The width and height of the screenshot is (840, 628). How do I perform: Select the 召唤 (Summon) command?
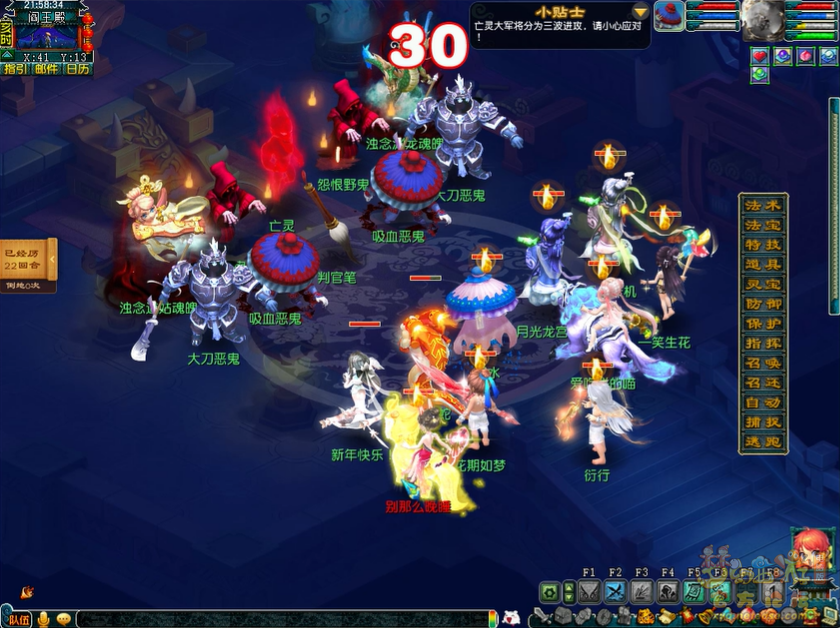(x=764, y=363)
